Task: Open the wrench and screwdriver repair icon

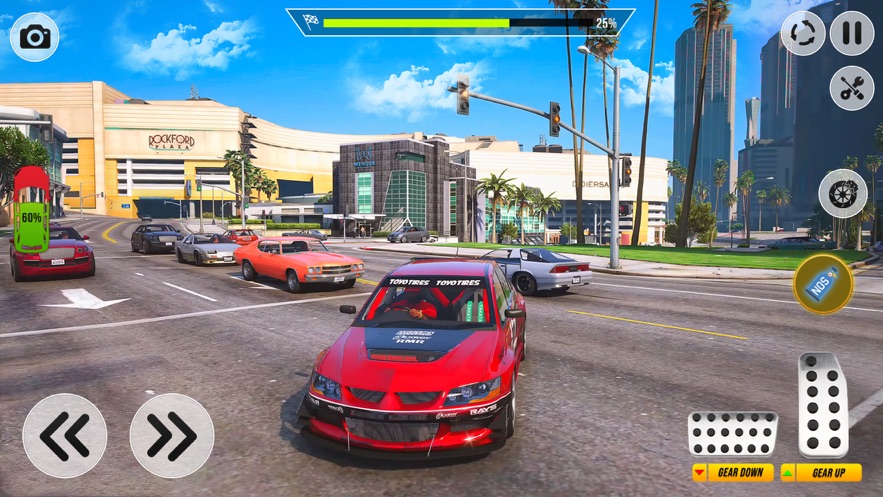Action: coord(851,88)
